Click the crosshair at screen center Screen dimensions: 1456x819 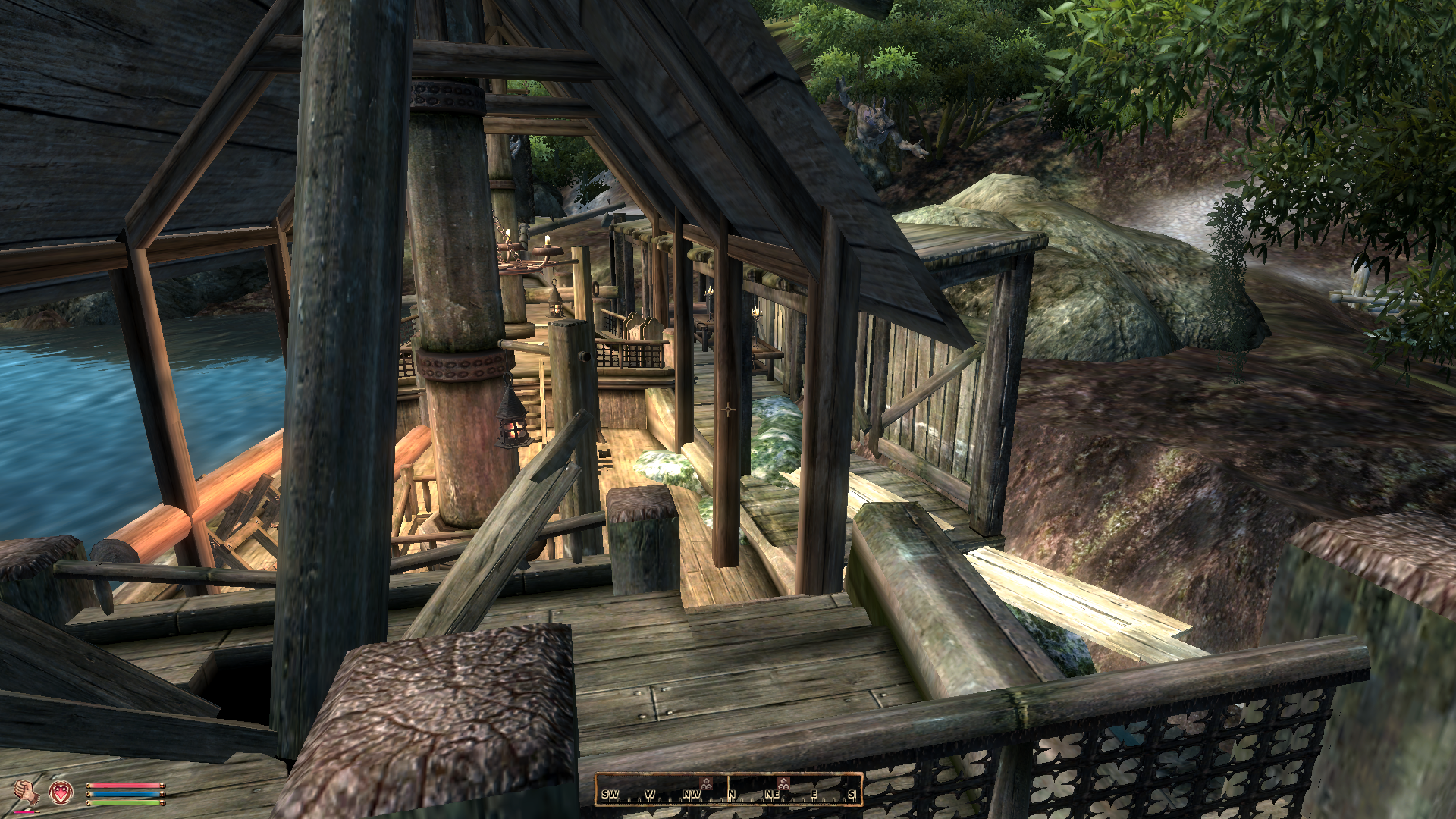point(728,409)
